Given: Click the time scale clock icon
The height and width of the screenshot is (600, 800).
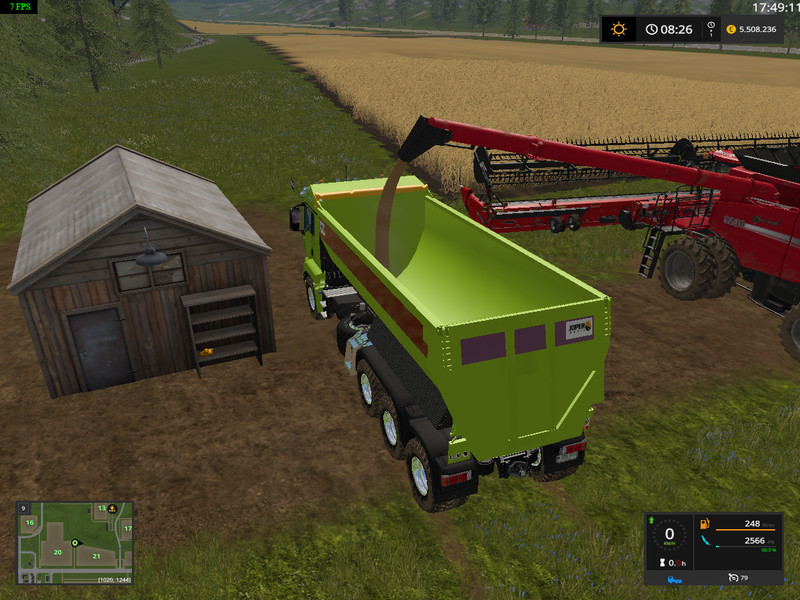Looking at the screenshot, I should click(x=650, y=29).
